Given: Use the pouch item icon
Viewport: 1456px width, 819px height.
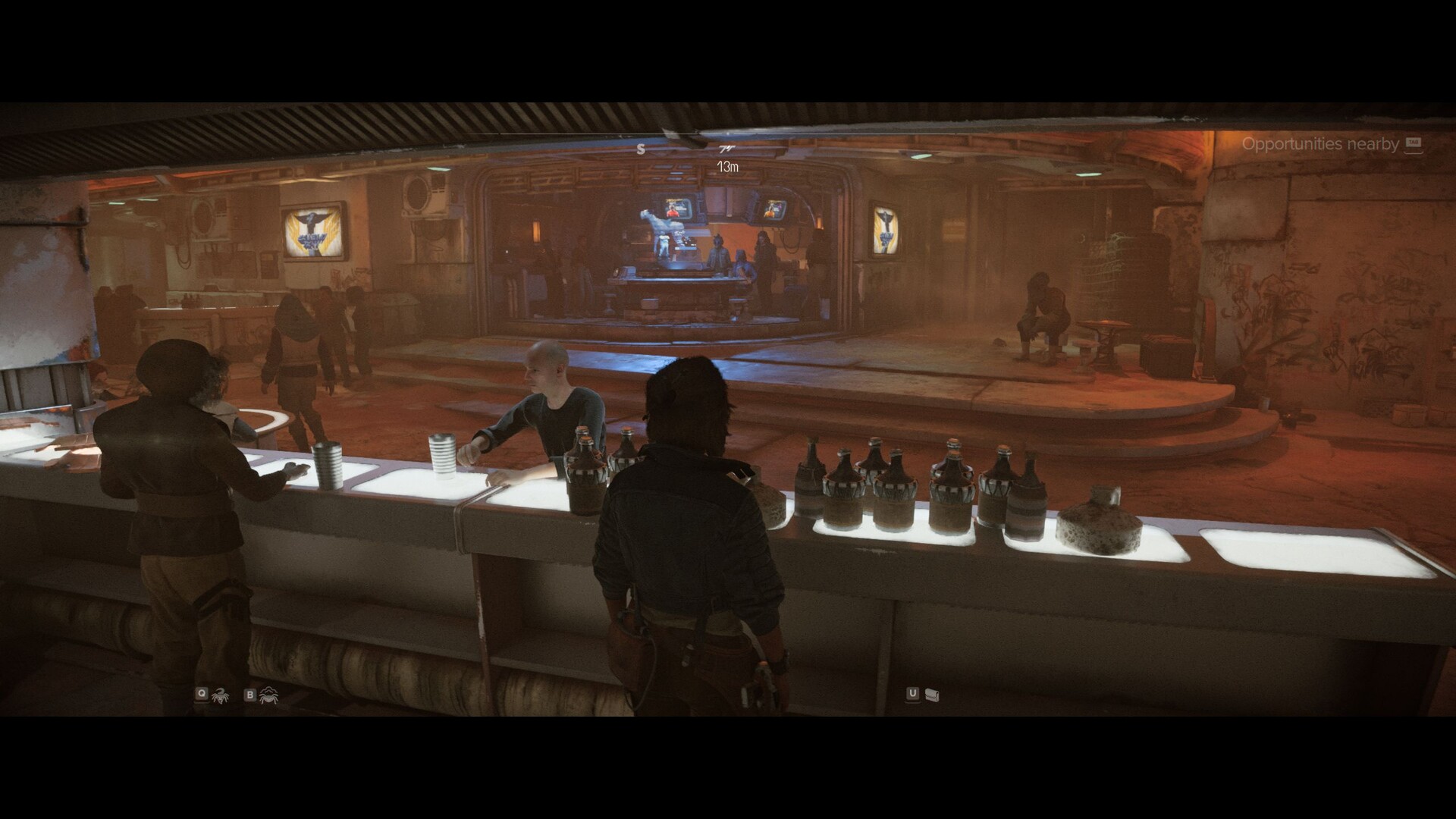Looking at the screenshot, I should click(933, 694).
